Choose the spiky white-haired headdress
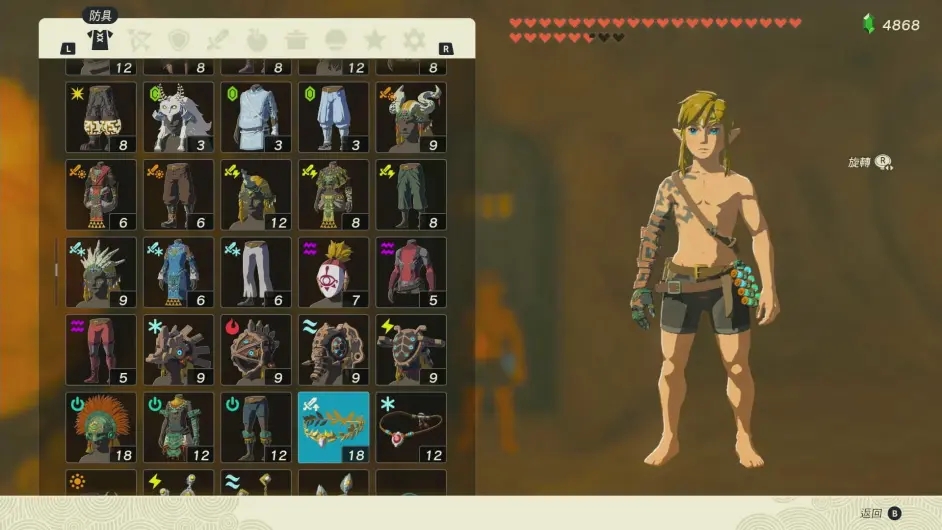This screenshot has width=942, height=530. 101,272
